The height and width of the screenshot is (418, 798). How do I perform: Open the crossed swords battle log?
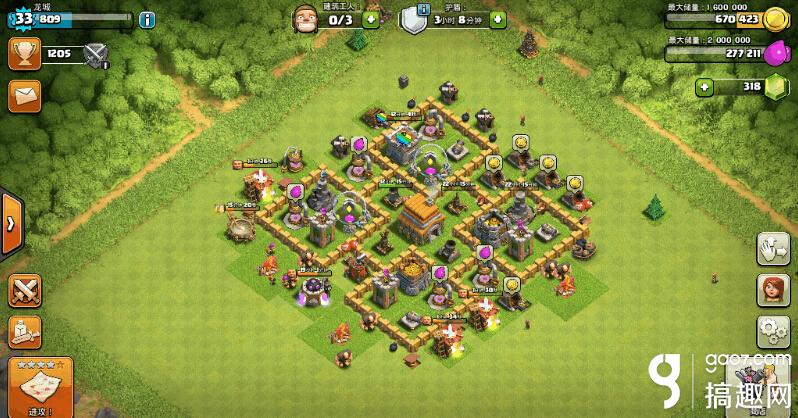pos(24,291)
